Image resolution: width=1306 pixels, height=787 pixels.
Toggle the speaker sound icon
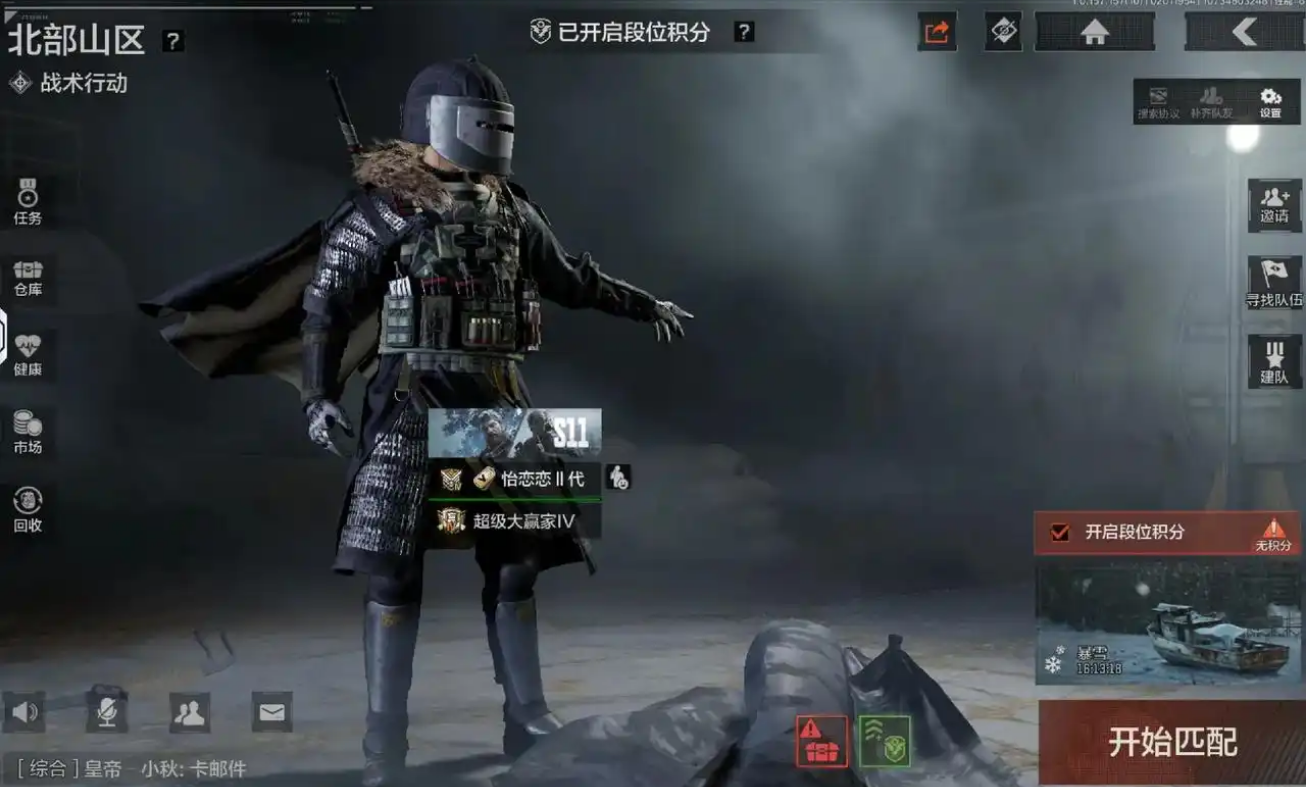point(24,712)
